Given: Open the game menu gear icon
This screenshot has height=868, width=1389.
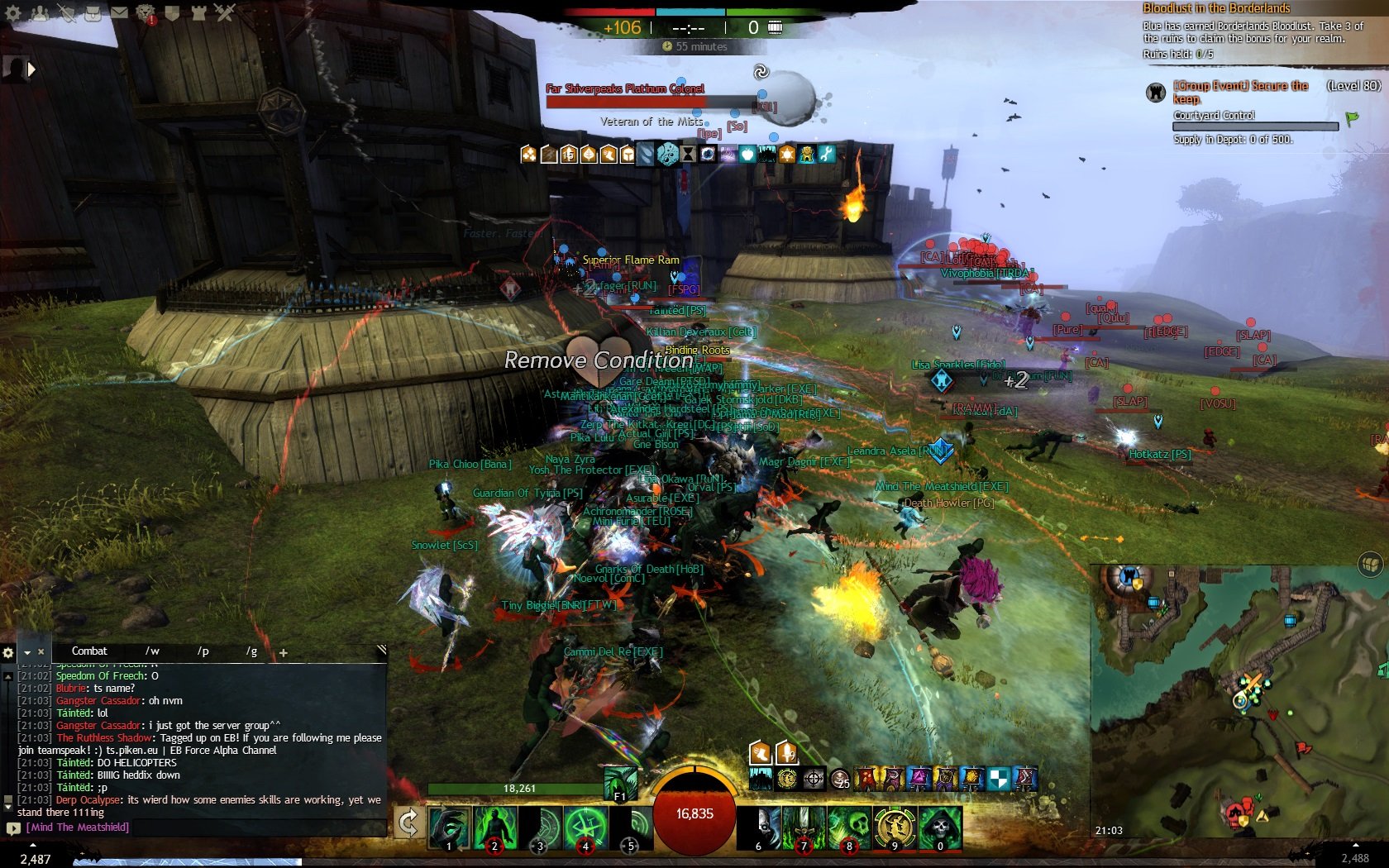Looking at the screenshot, I should coord(13,12).
